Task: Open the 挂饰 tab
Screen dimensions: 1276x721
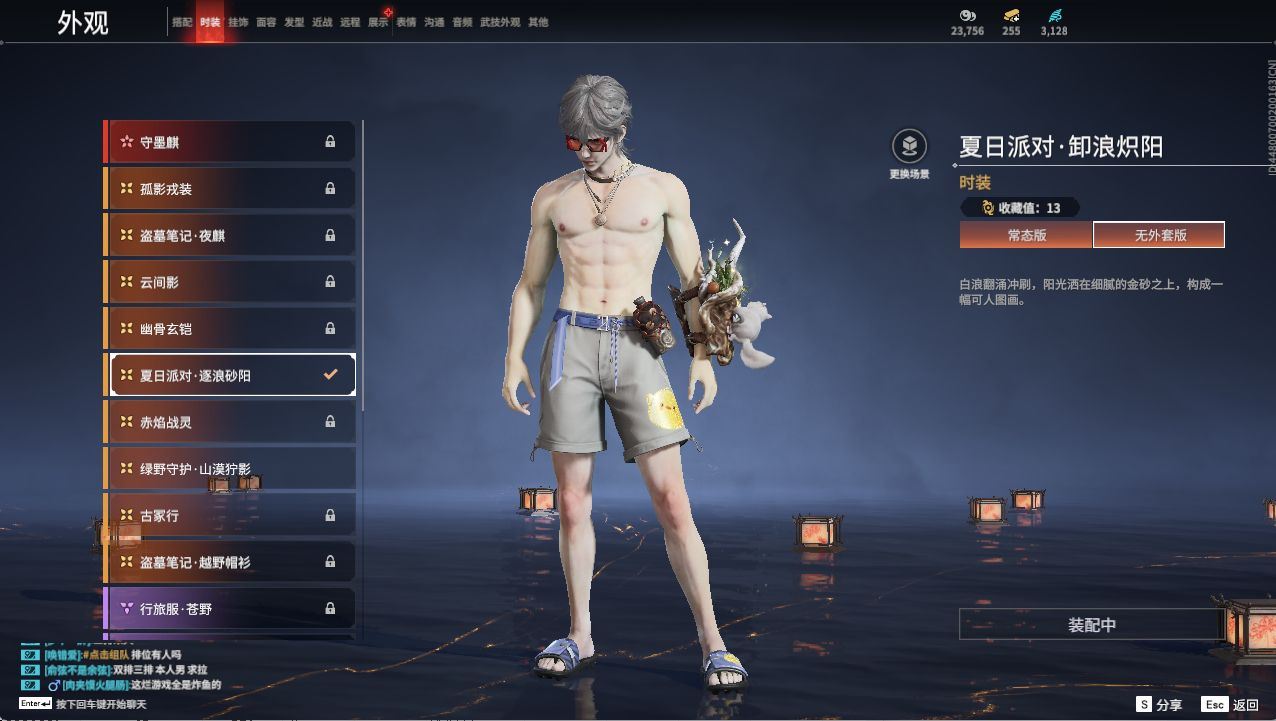Action: (x=238, y=22)
